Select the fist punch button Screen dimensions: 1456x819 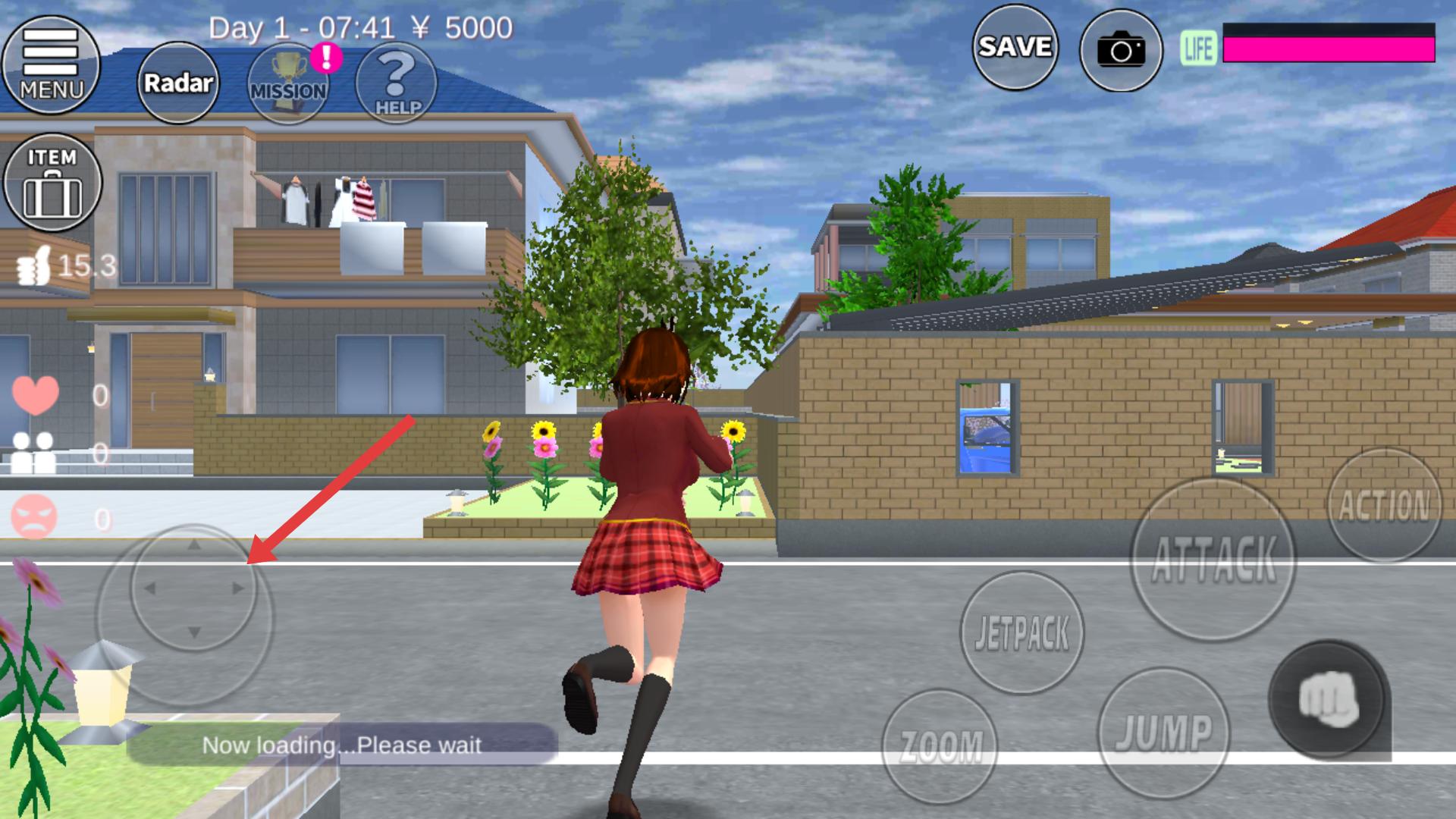click(x=1328, y=699)
